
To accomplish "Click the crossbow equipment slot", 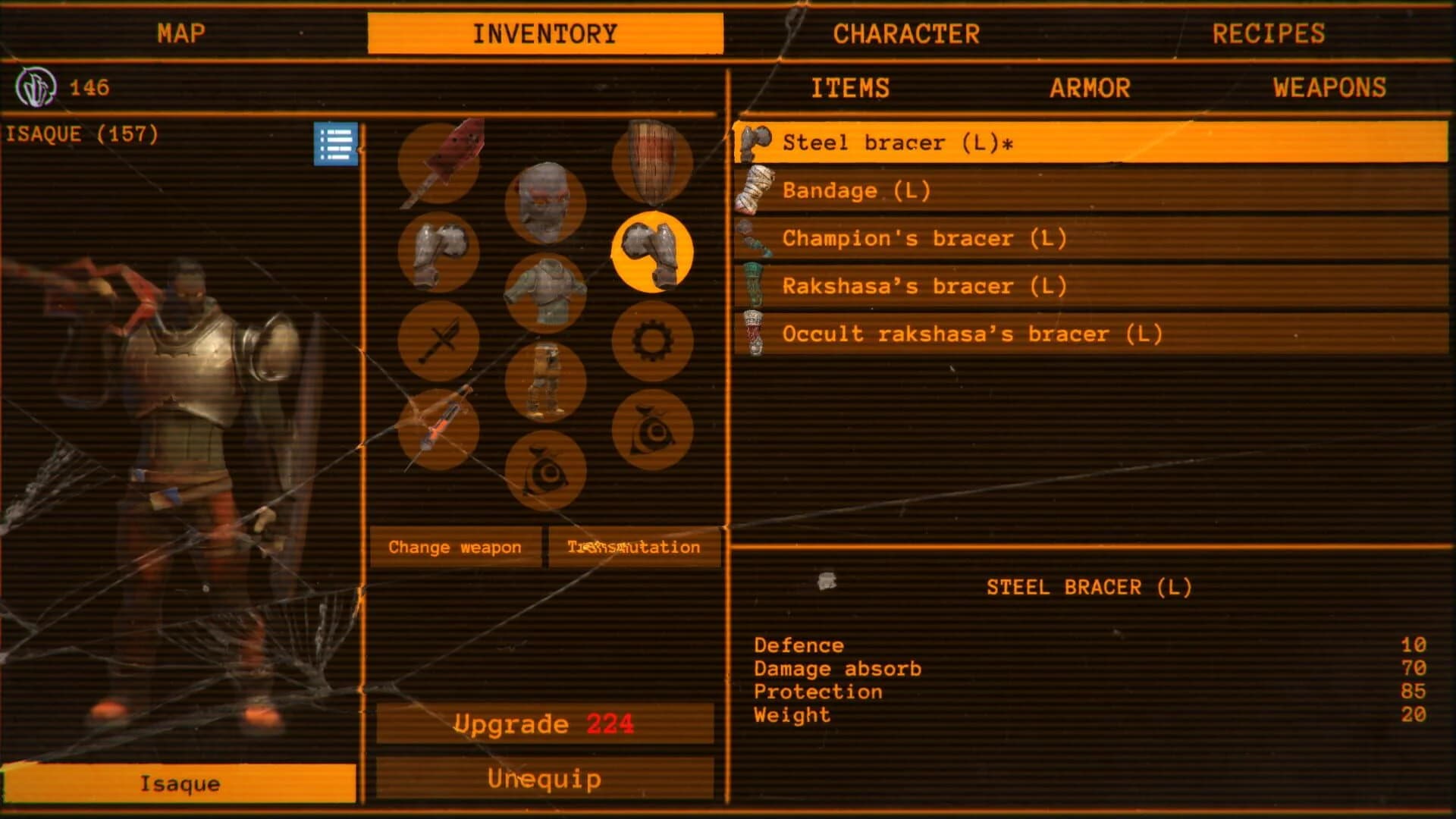I will coord(438,428).
